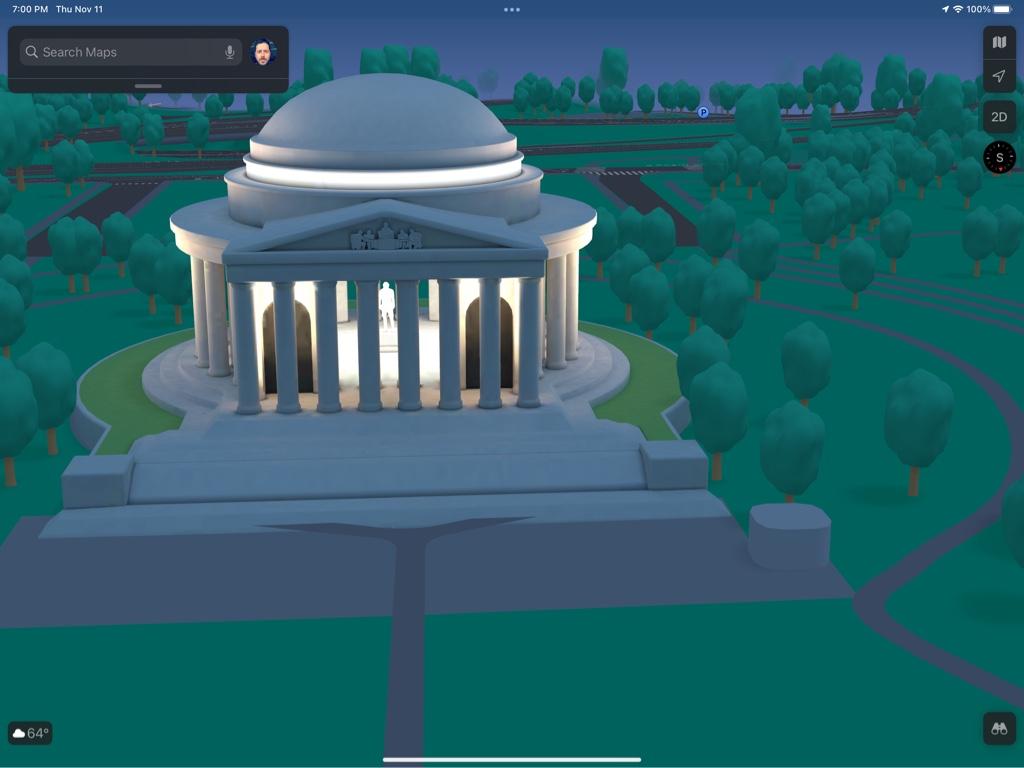Activate the location tracking arrow
The image size is (1024, 768).
(x=999, y=76)
